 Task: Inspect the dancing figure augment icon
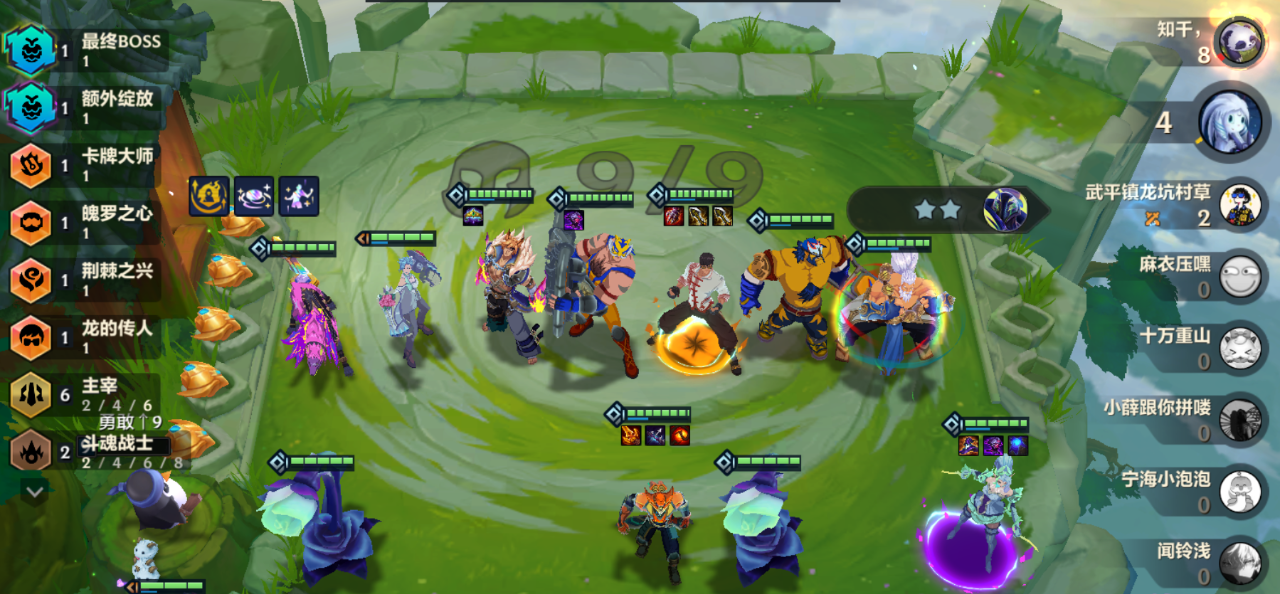point(299,196)
